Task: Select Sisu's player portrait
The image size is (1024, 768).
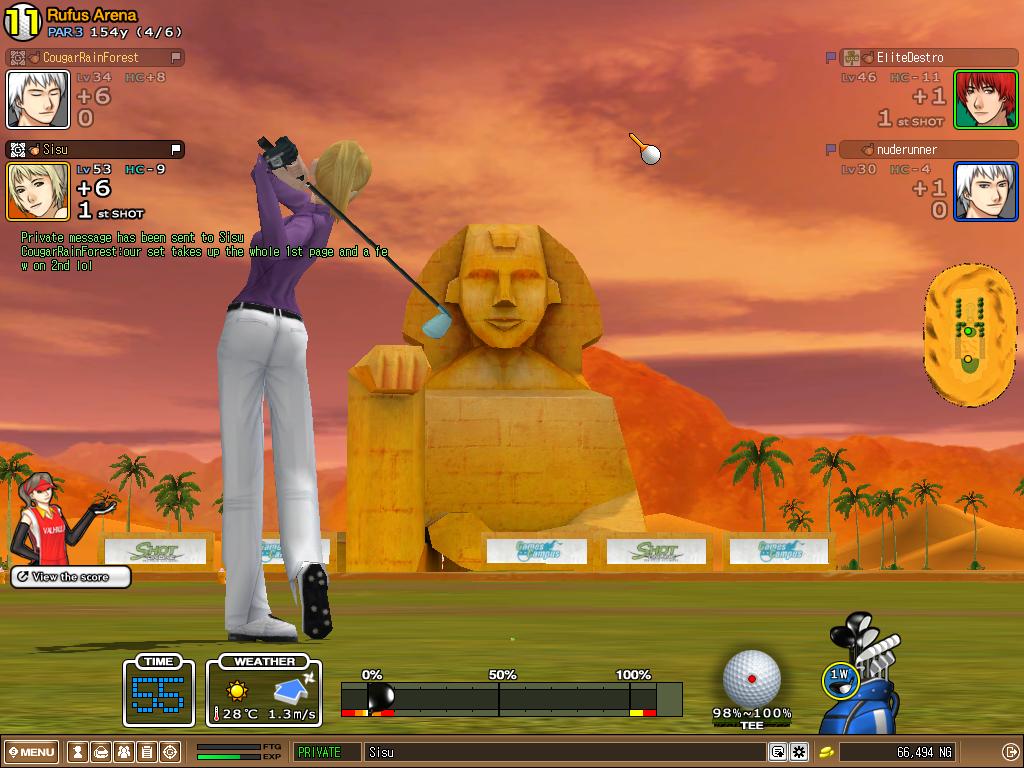Action: click(x=38, y=191)
